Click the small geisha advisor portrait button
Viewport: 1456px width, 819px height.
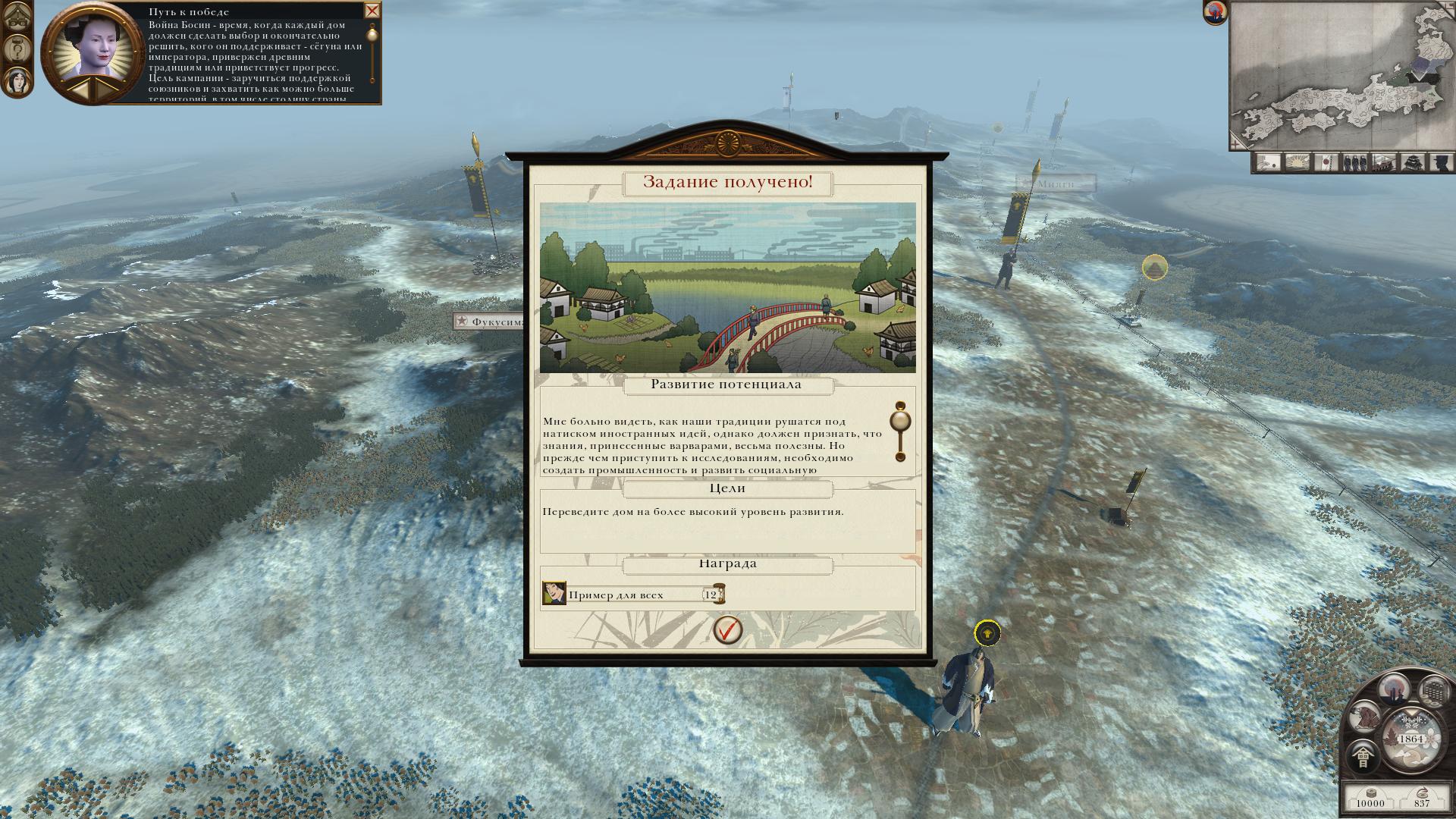coord(16,80)
